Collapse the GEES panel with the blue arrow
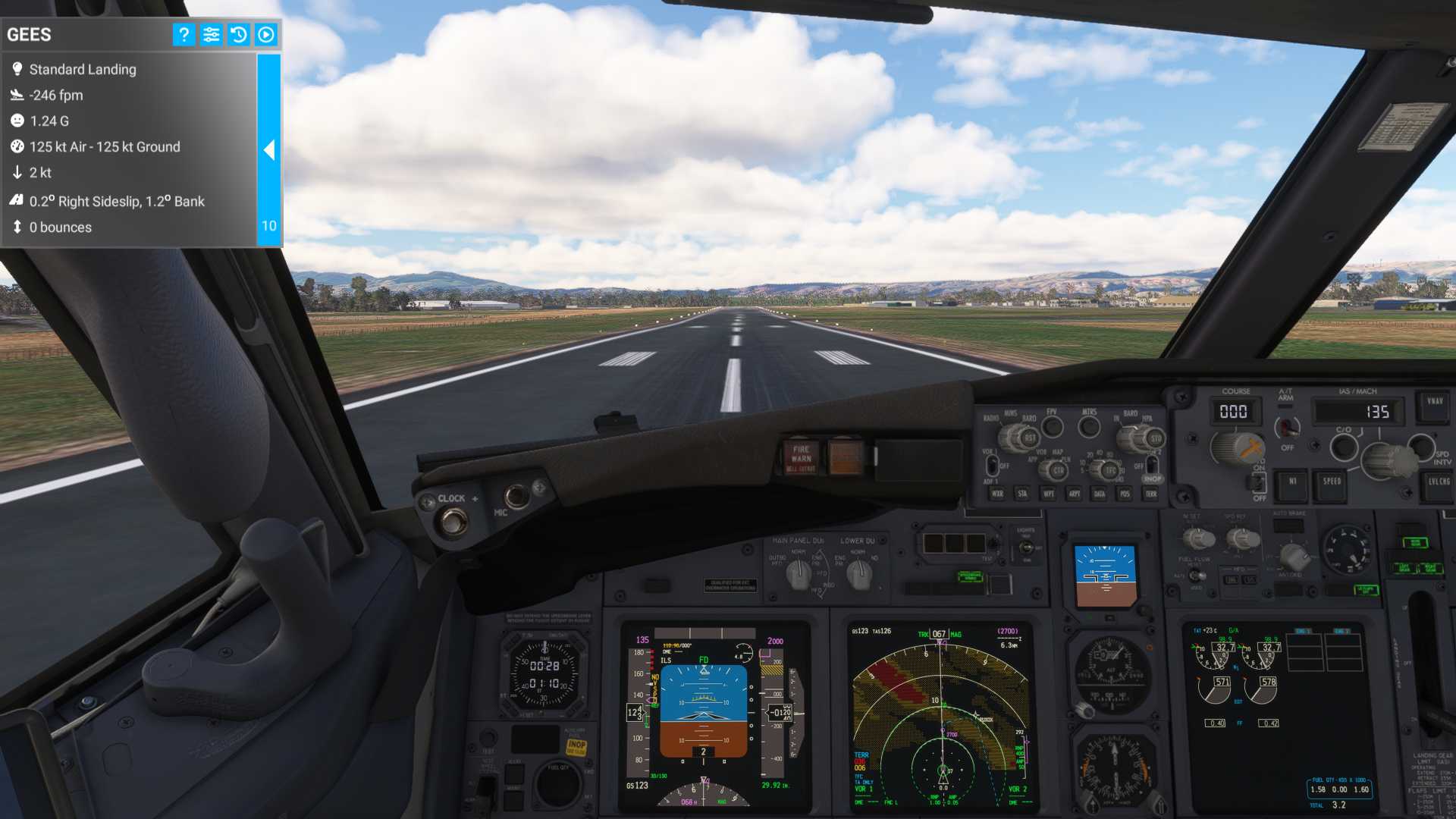Viewport: 1456px width, 819px height. click(x=268, y=150)
